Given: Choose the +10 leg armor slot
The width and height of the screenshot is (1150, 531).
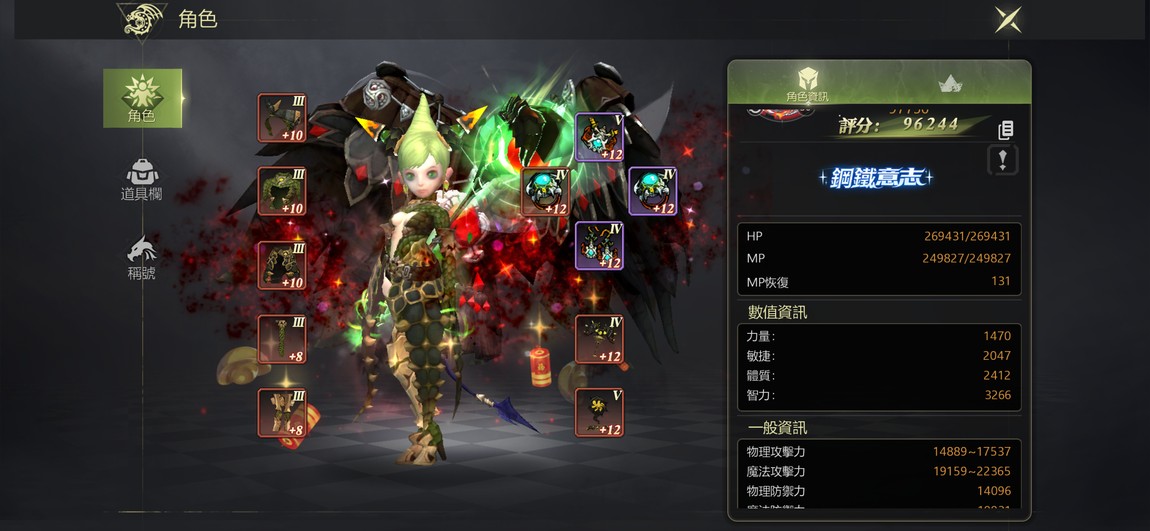Looking at the screenshot, I should pos(282,265).
